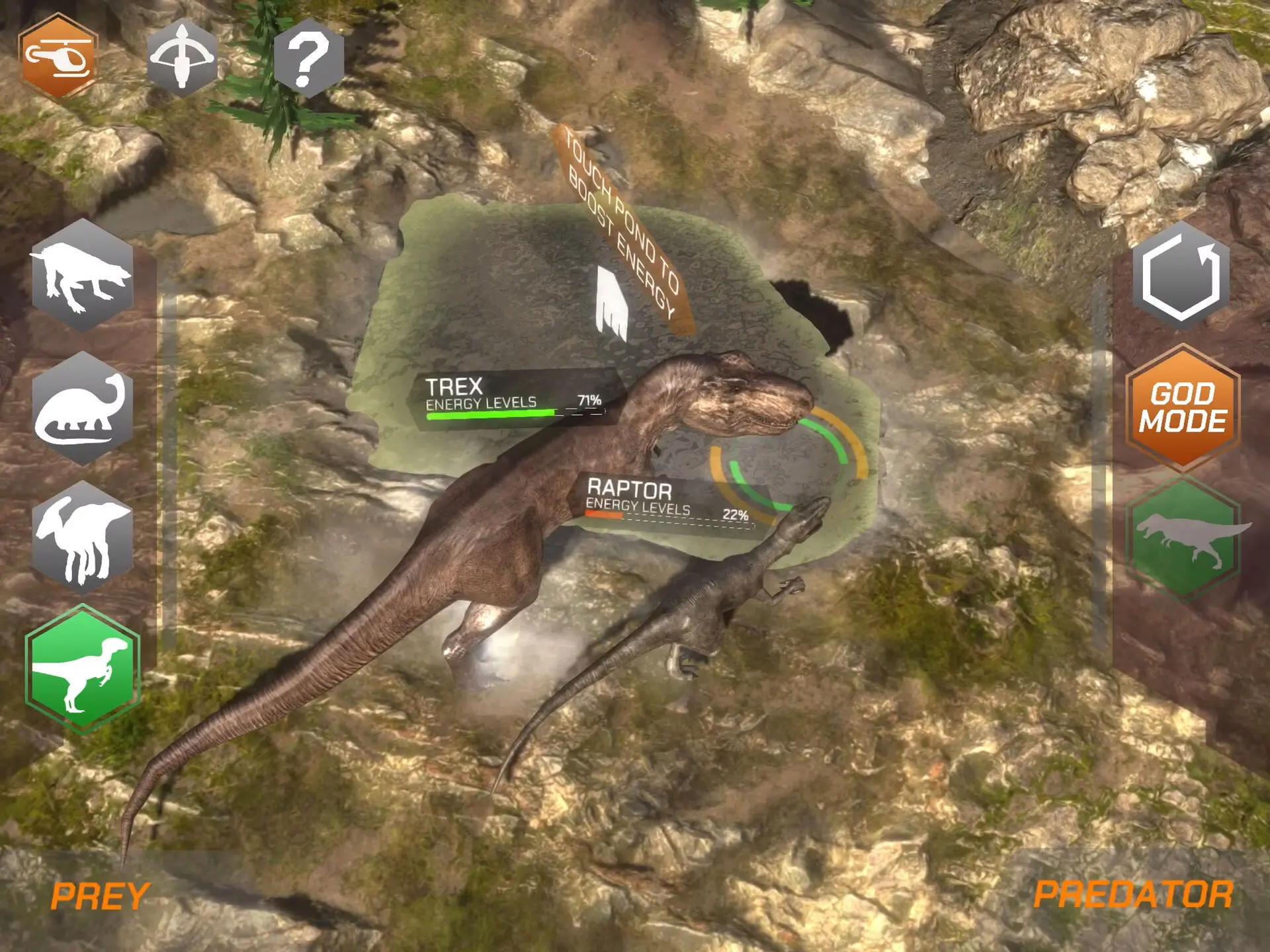
Task: Click the circular arrow reset button
Action: (1181, 276)
